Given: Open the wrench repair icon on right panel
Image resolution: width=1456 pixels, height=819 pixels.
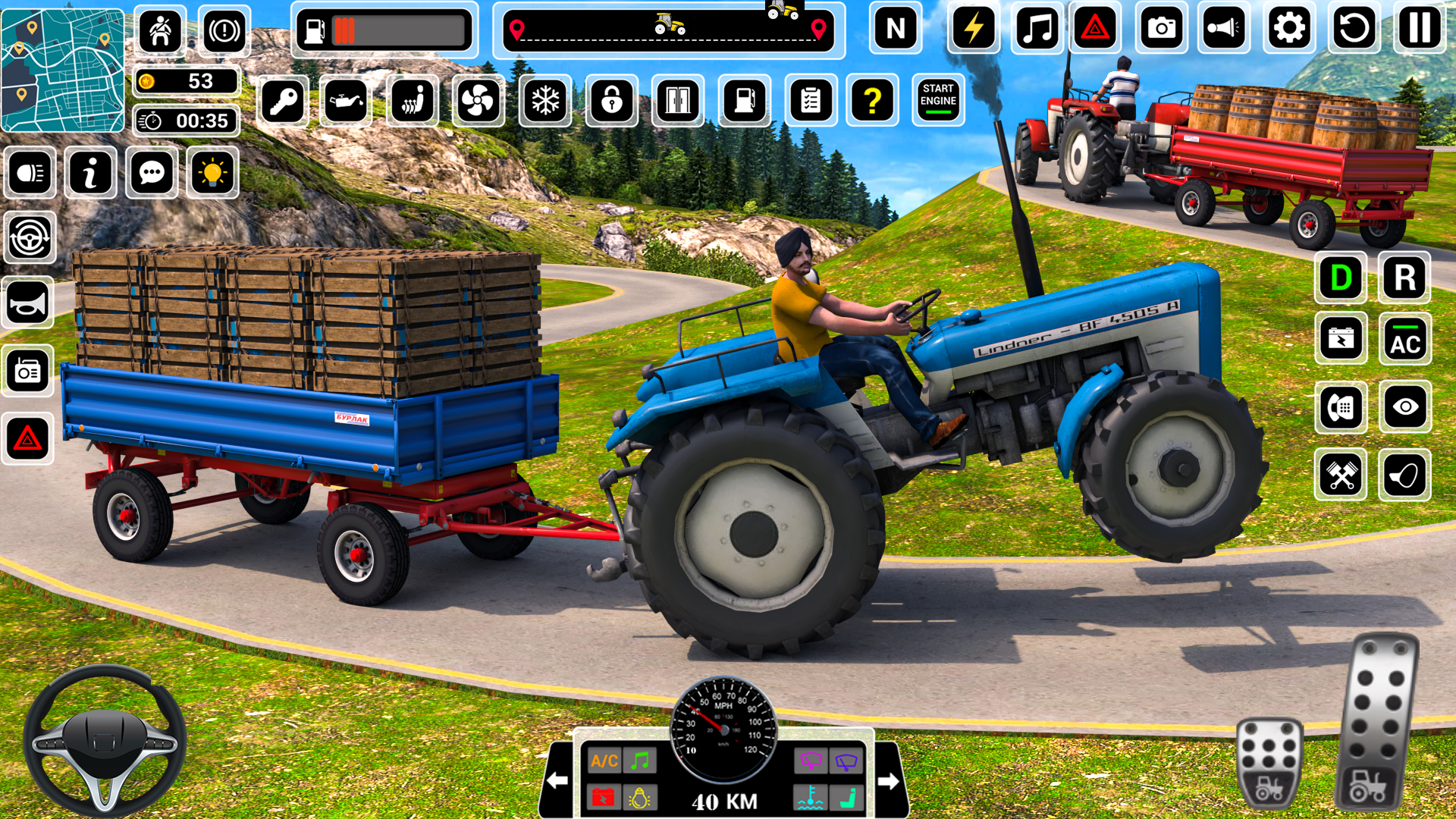Looking at the screenshot, I should pos(1341,474).
